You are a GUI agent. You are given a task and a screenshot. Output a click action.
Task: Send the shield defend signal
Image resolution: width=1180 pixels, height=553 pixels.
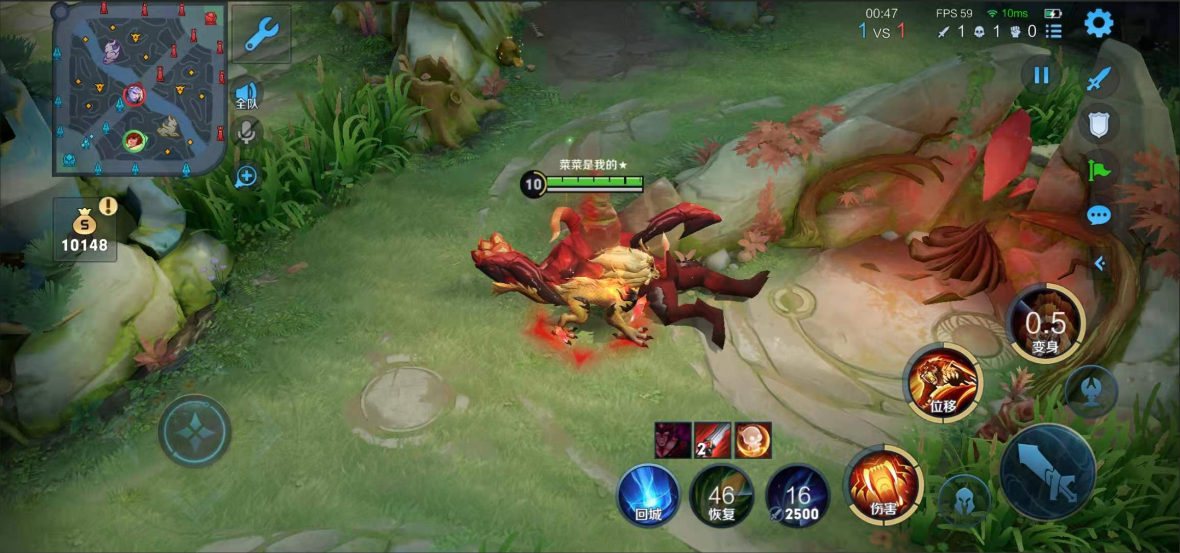pos(1100,124)
